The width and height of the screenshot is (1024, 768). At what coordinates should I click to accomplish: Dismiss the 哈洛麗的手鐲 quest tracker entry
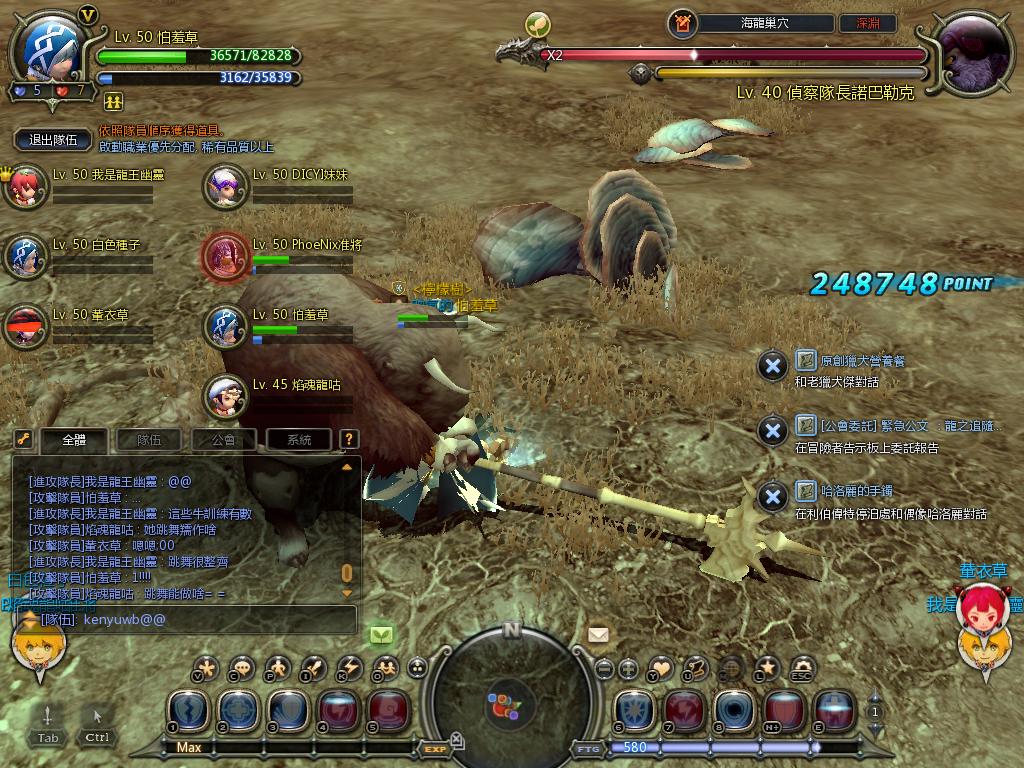772,497
